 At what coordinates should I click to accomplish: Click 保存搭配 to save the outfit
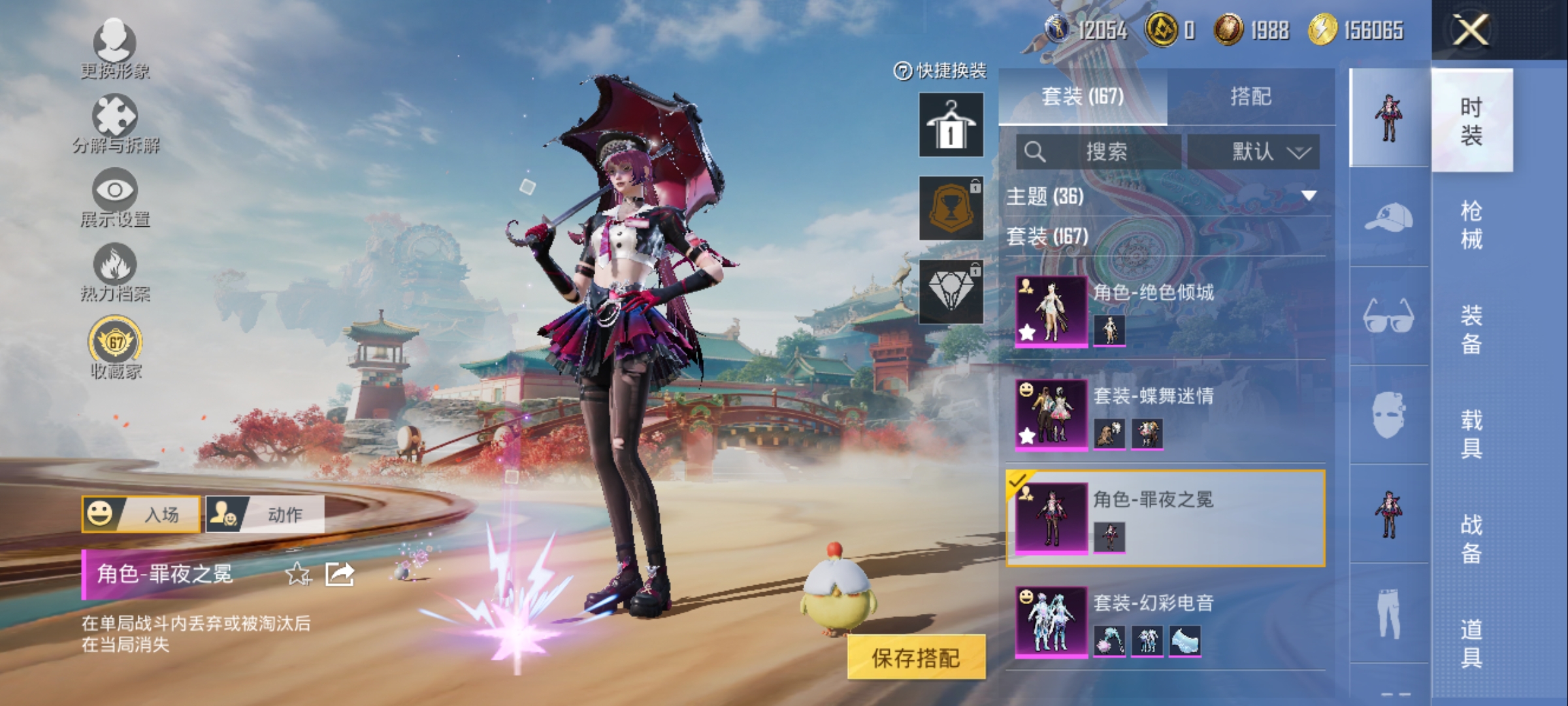click(916, 658)
